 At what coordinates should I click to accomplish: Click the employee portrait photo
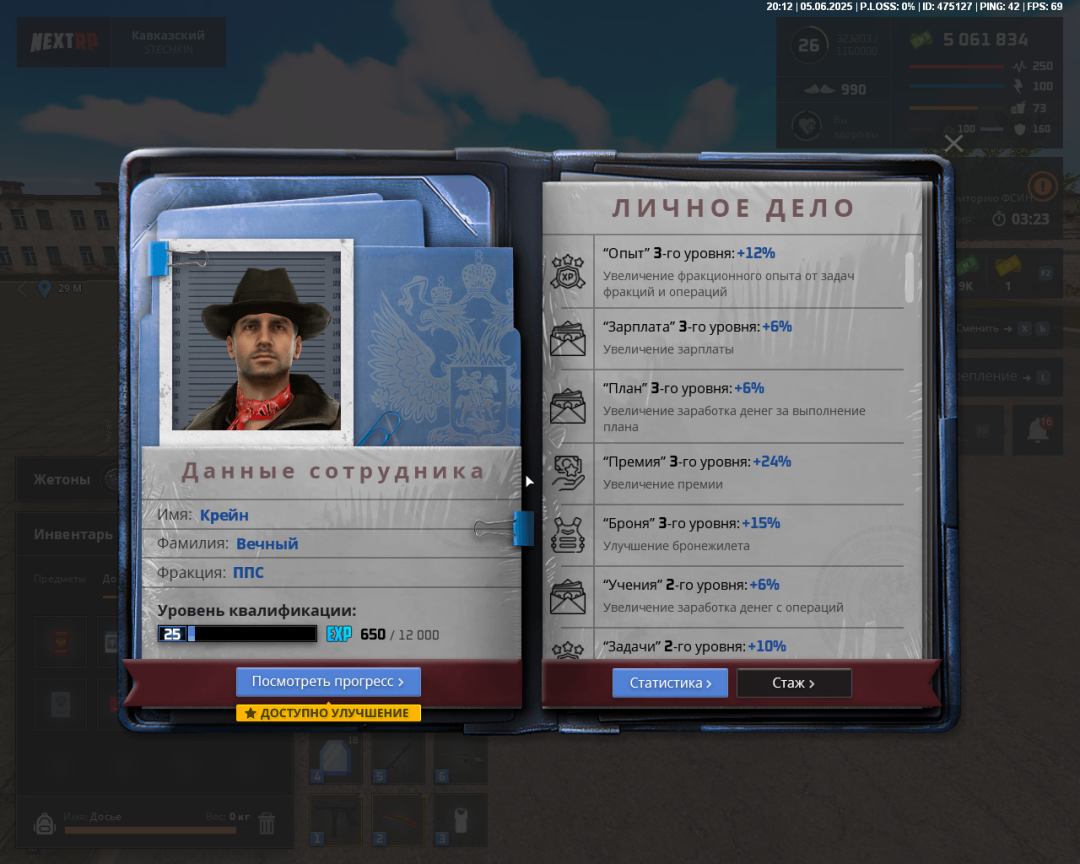point(257,340)
